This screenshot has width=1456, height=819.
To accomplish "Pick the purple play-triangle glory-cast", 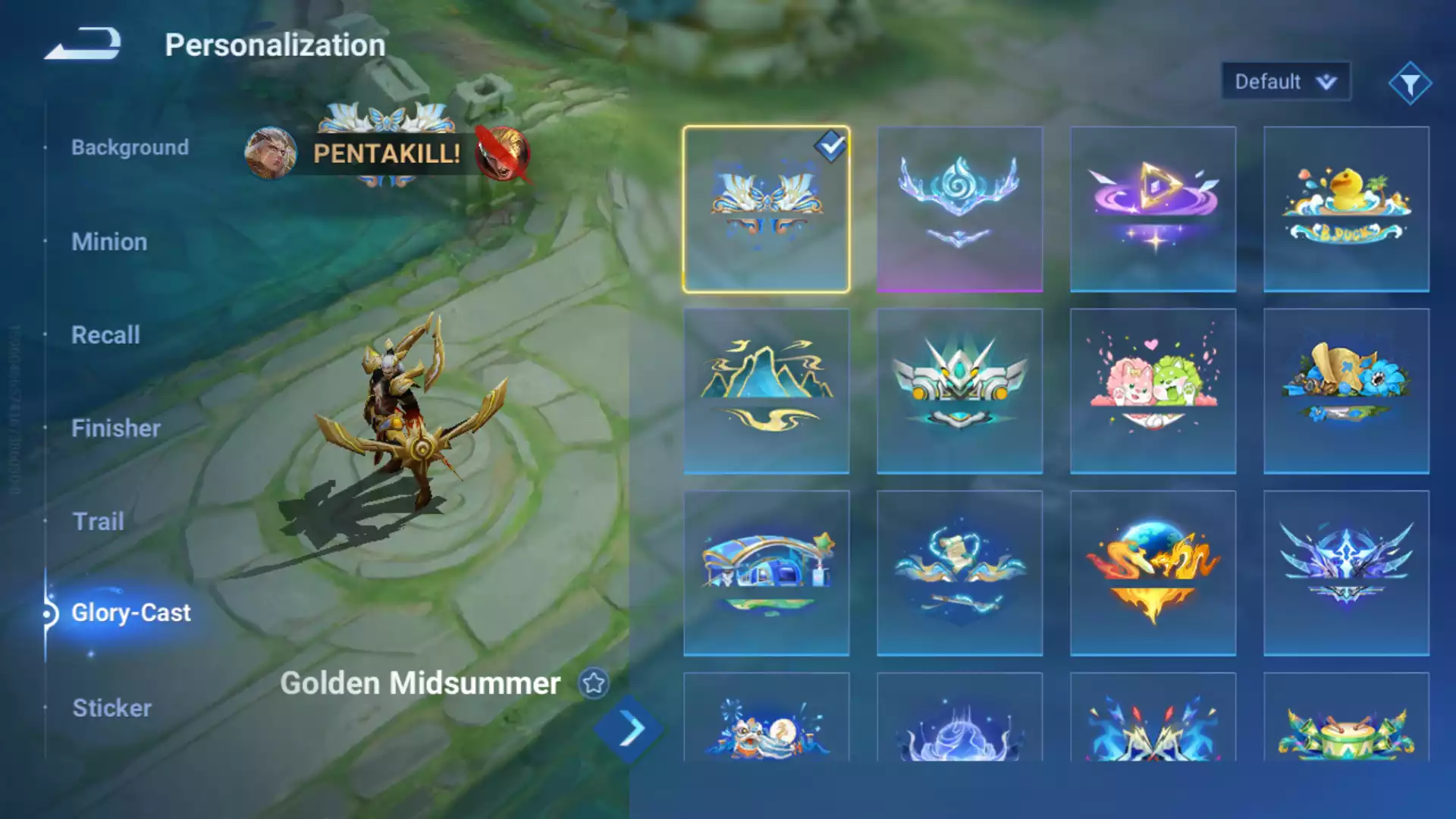I will point(1153,209).
